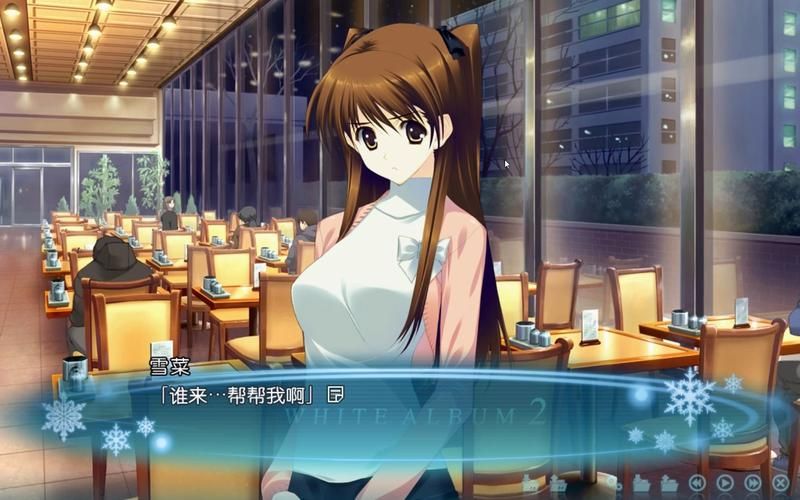Start auto mode with the play button
Screen dimensions: 800x500
point(724,483)
